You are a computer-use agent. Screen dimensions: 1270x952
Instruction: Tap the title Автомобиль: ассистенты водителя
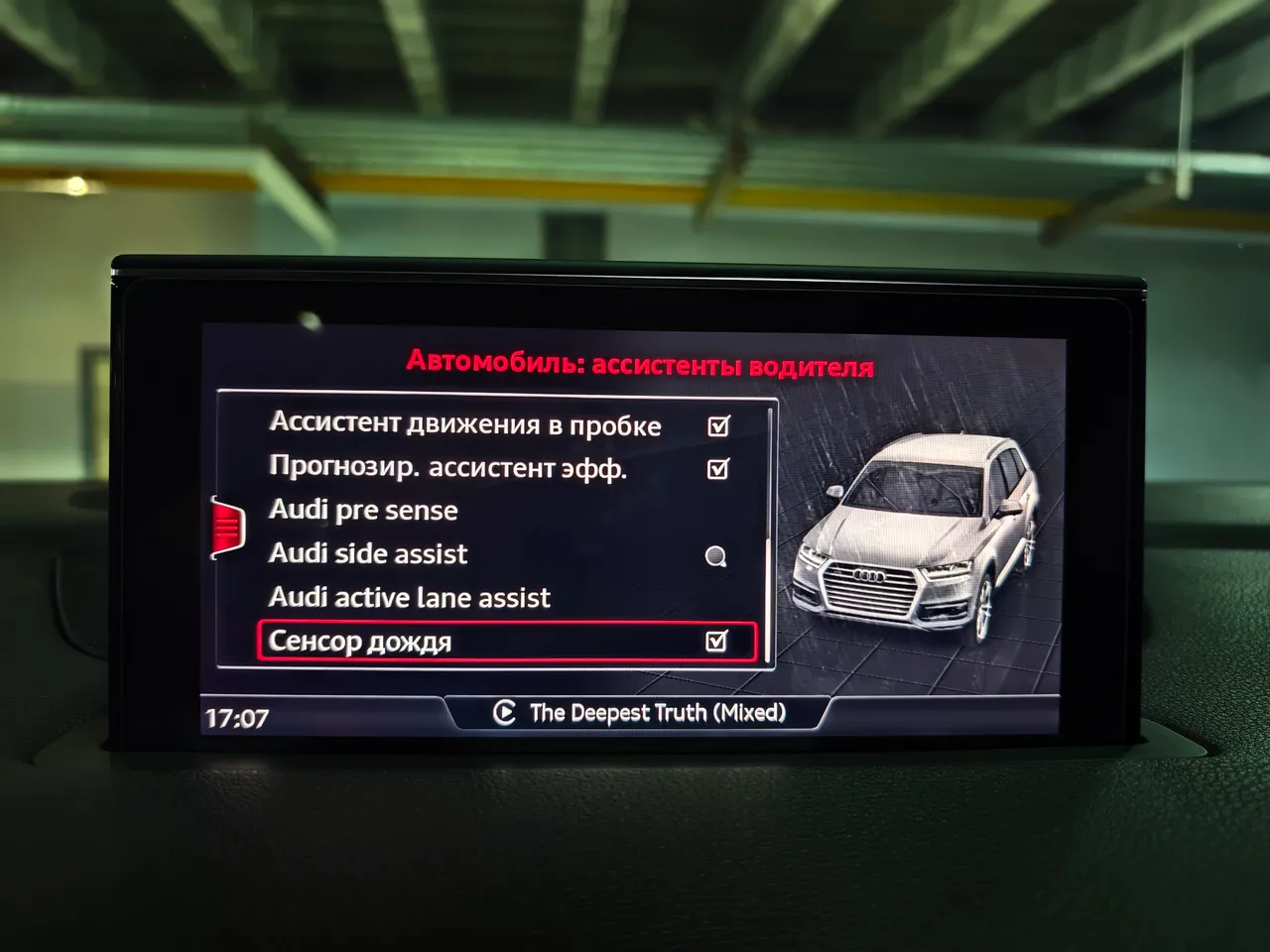[642, 362]
